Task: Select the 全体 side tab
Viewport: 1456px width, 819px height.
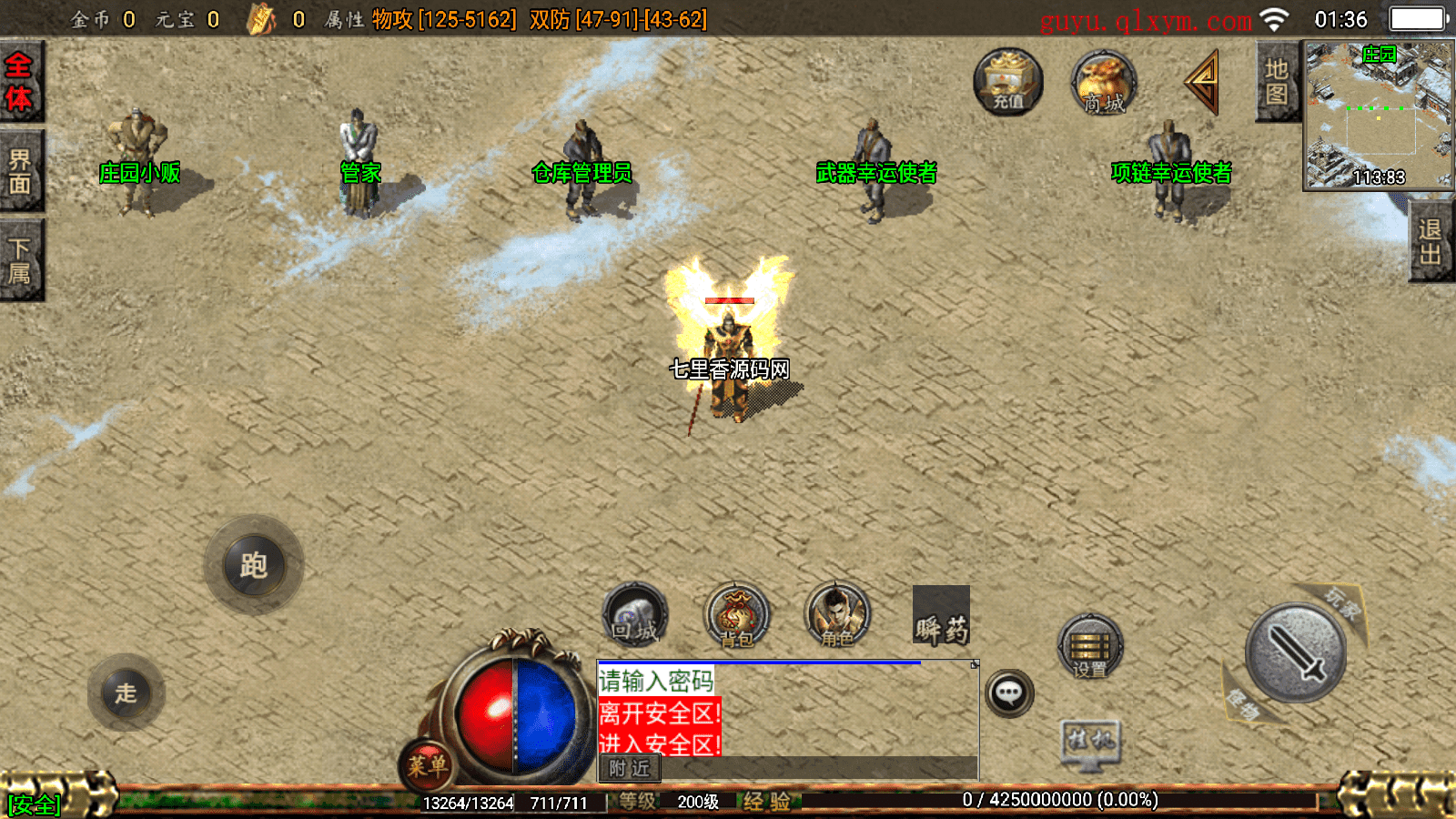Action: pyautogui.click(x=19, y=82)
